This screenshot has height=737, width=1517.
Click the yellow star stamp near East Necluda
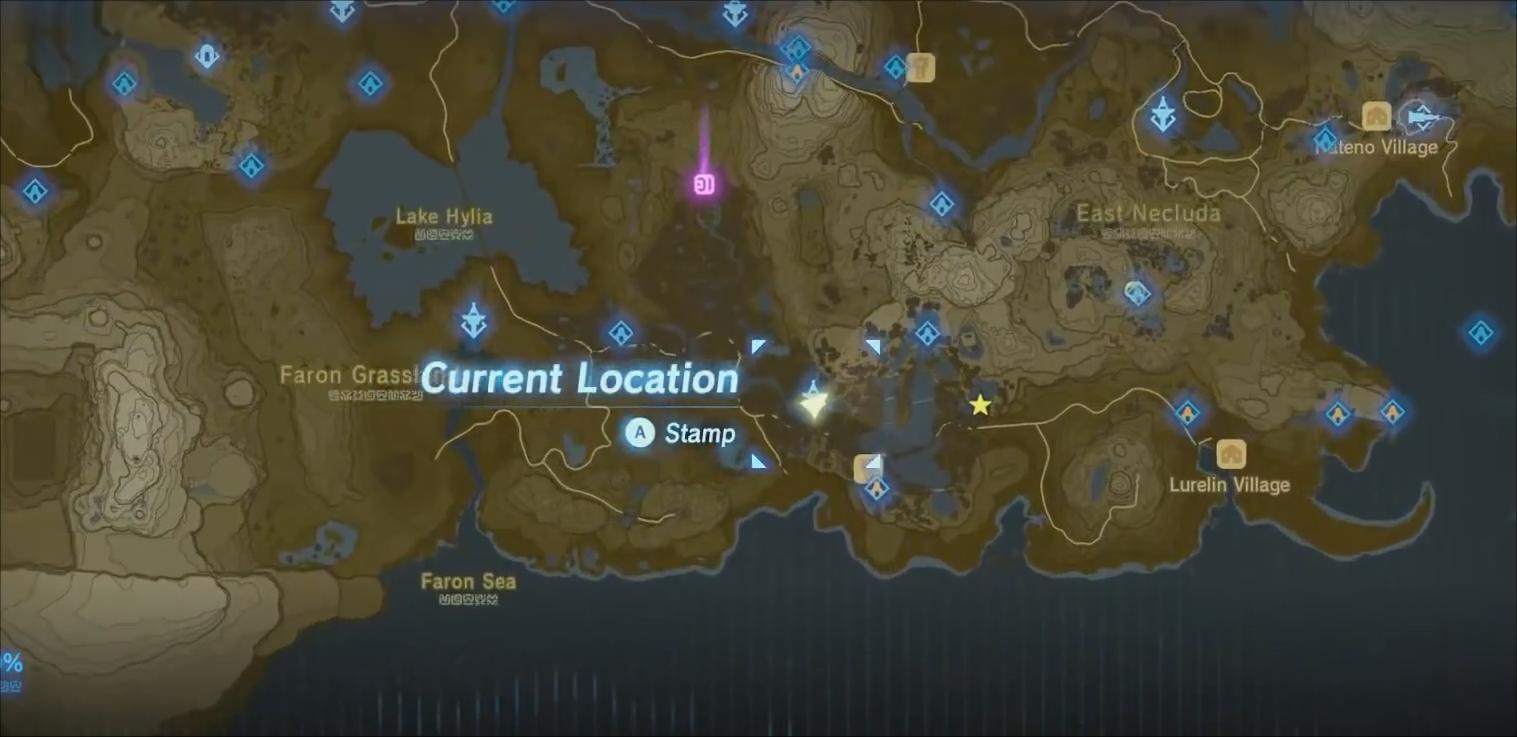pos(979,404)
